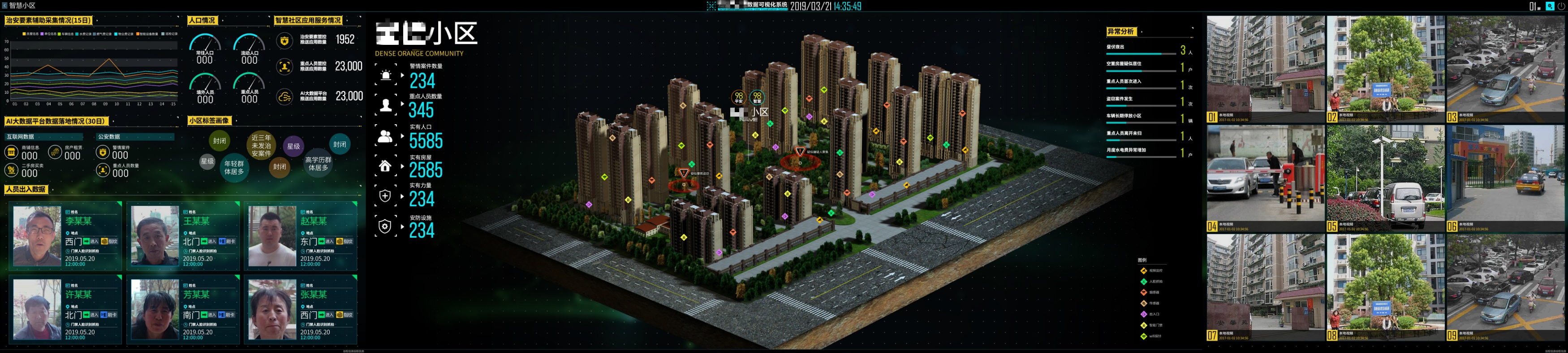Select camera feed thumbnail 04 with barrier gate
This screenshot has width=1568, height=353.
tap(1265, 179)
